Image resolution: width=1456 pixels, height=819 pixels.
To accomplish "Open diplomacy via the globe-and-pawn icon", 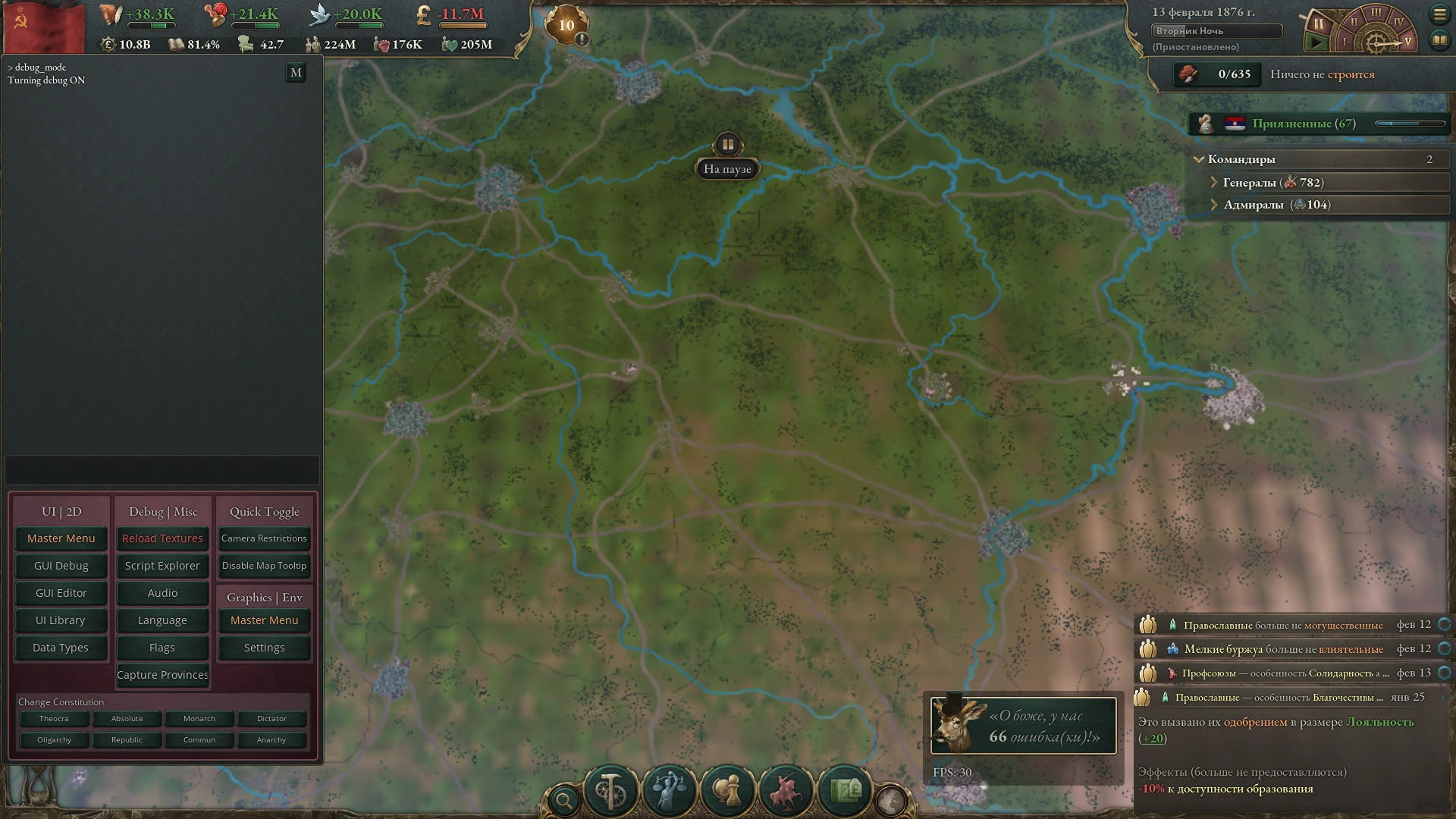I will (727, 791).
